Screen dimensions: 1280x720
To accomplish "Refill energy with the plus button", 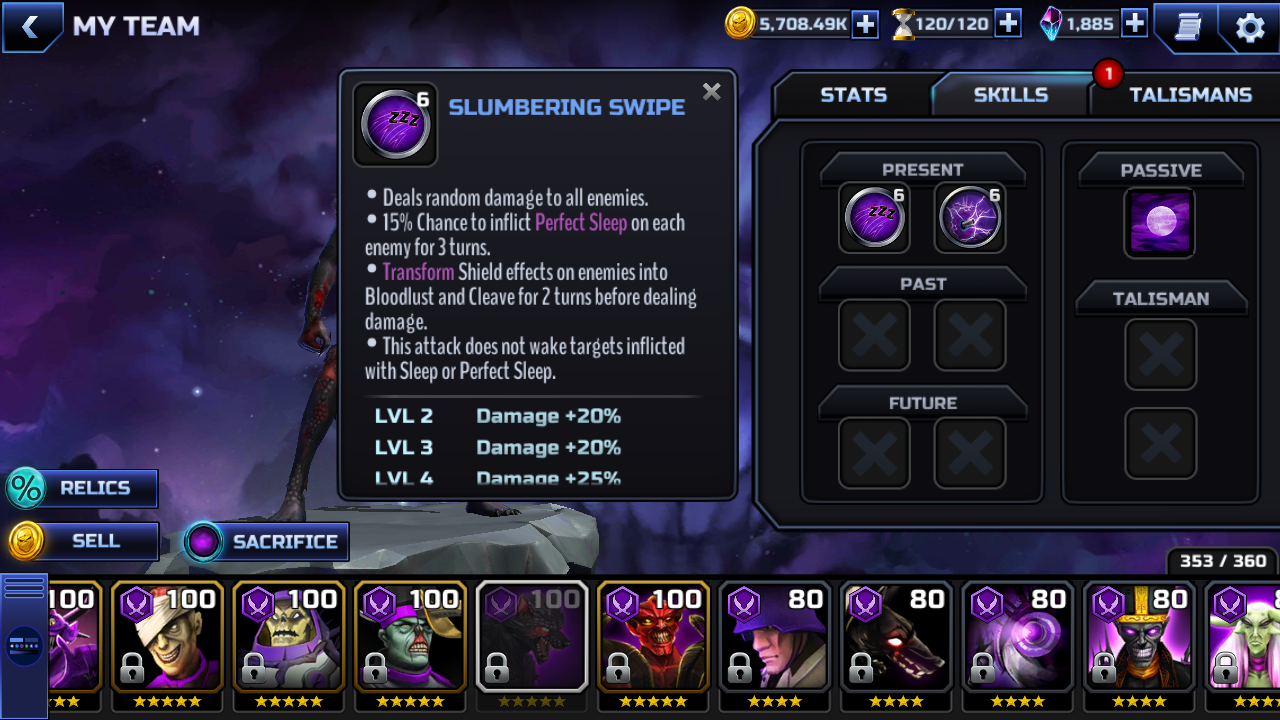I will pos(1008,24).
